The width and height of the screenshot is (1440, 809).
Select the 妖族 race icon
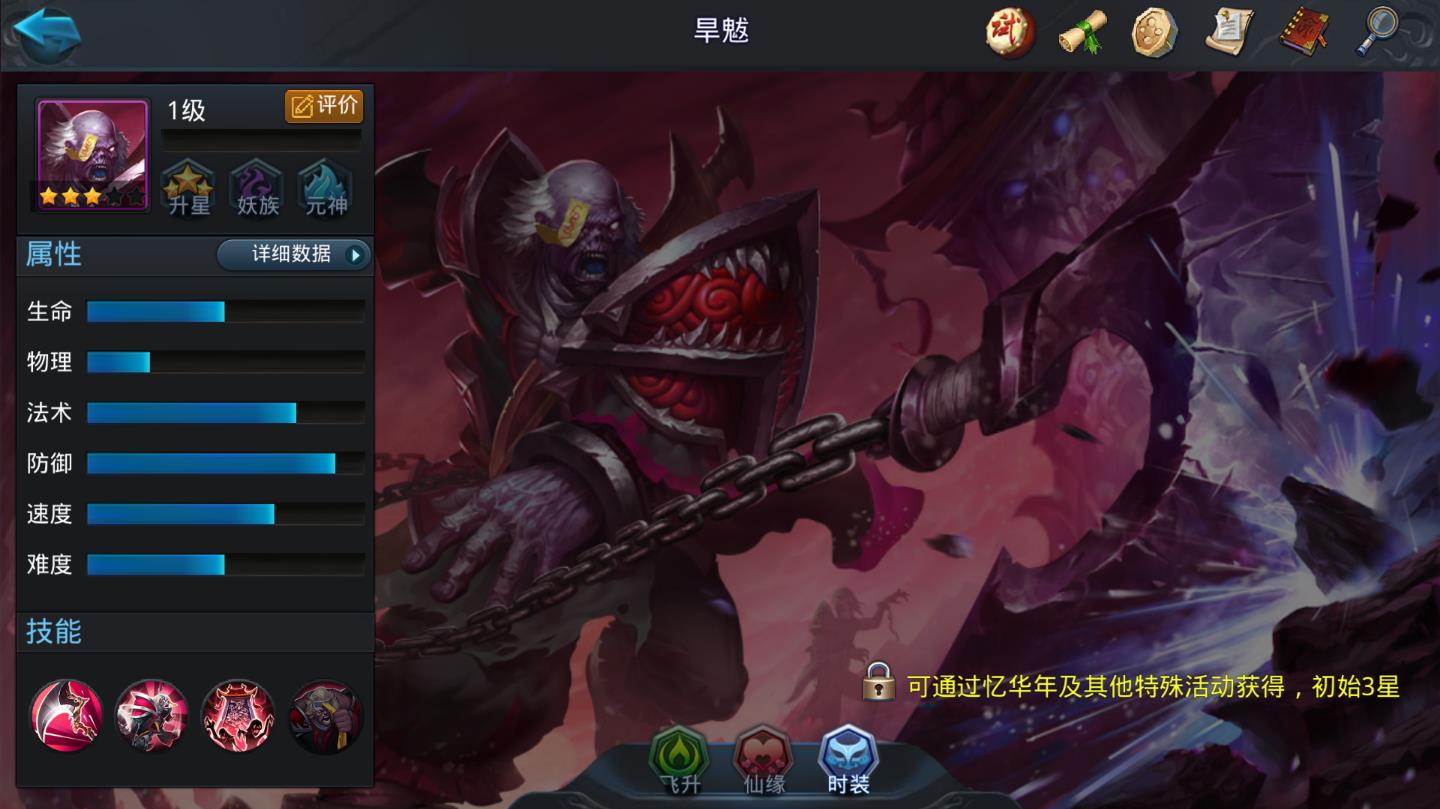[256, 187]
